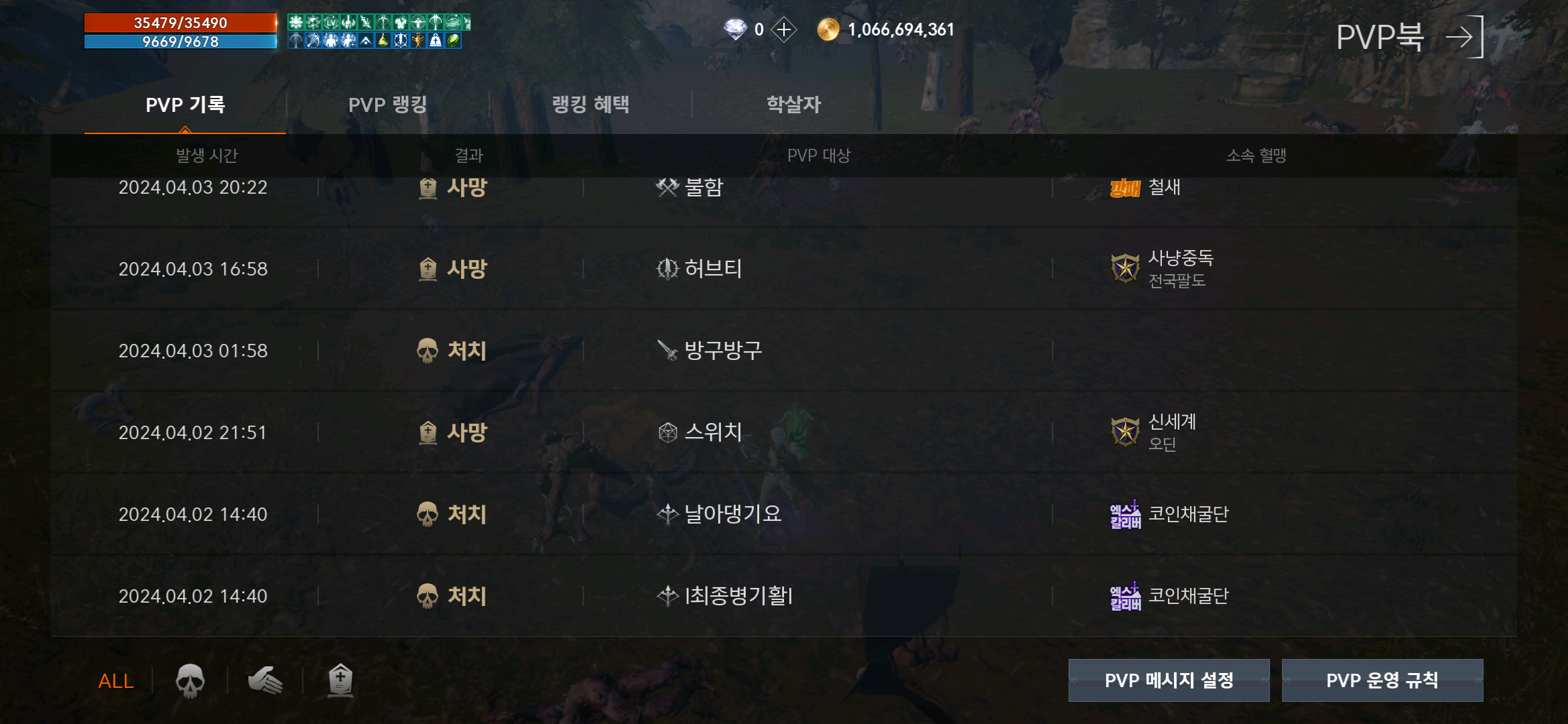
Task: Open PVP 운영 규칙
Action: coord(1382,680)
